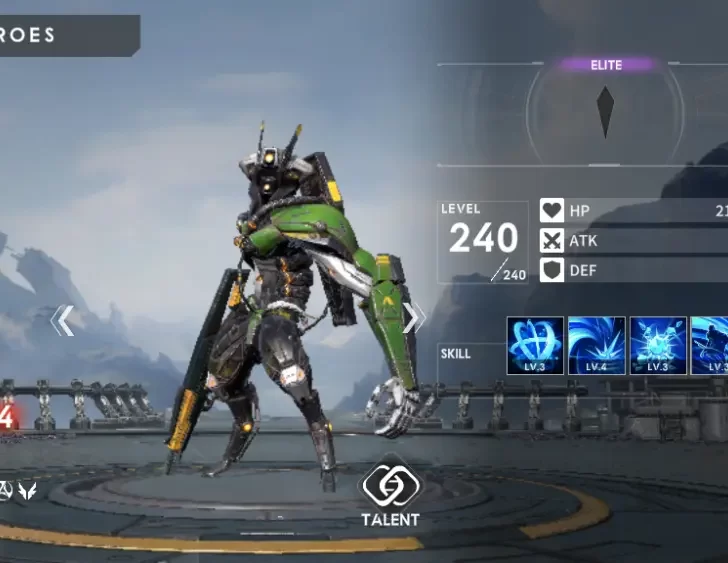The height and width of the screenshot is (563, 728).
Task: Click the winged emblem icon
Action: [x=28, y=490]
